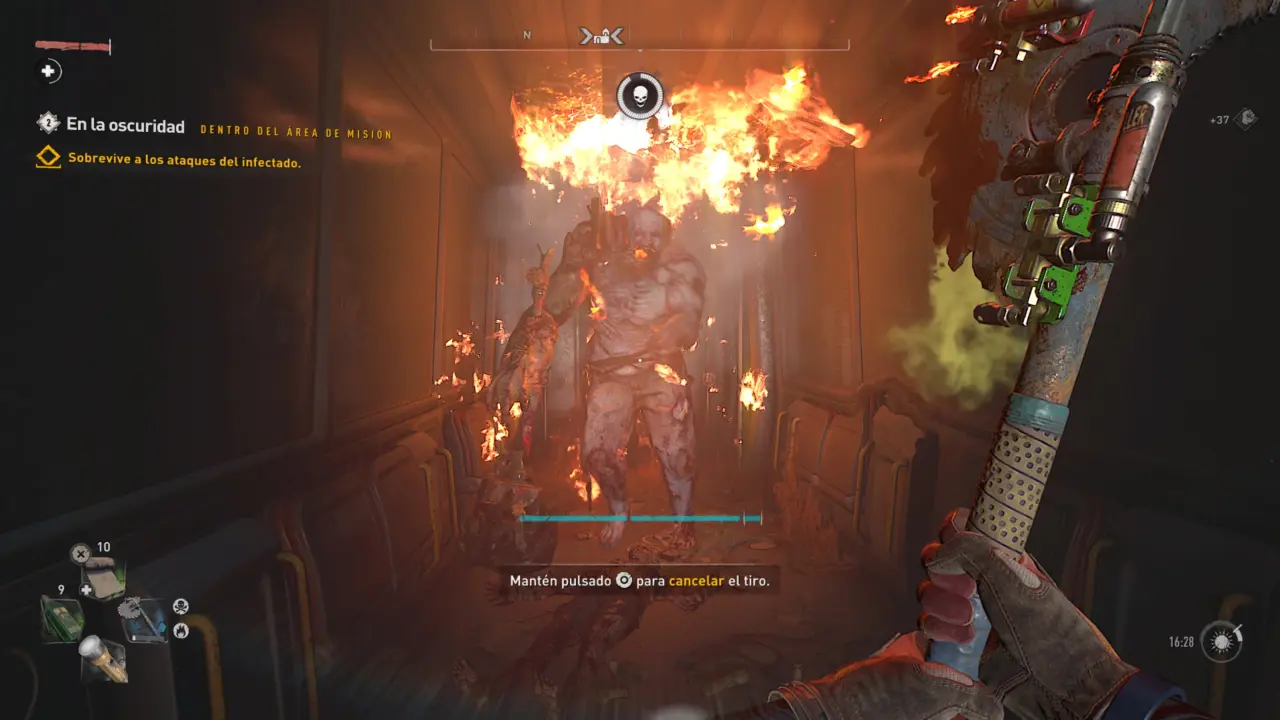Select the flashlight quick slot

(x=104, y=658)
